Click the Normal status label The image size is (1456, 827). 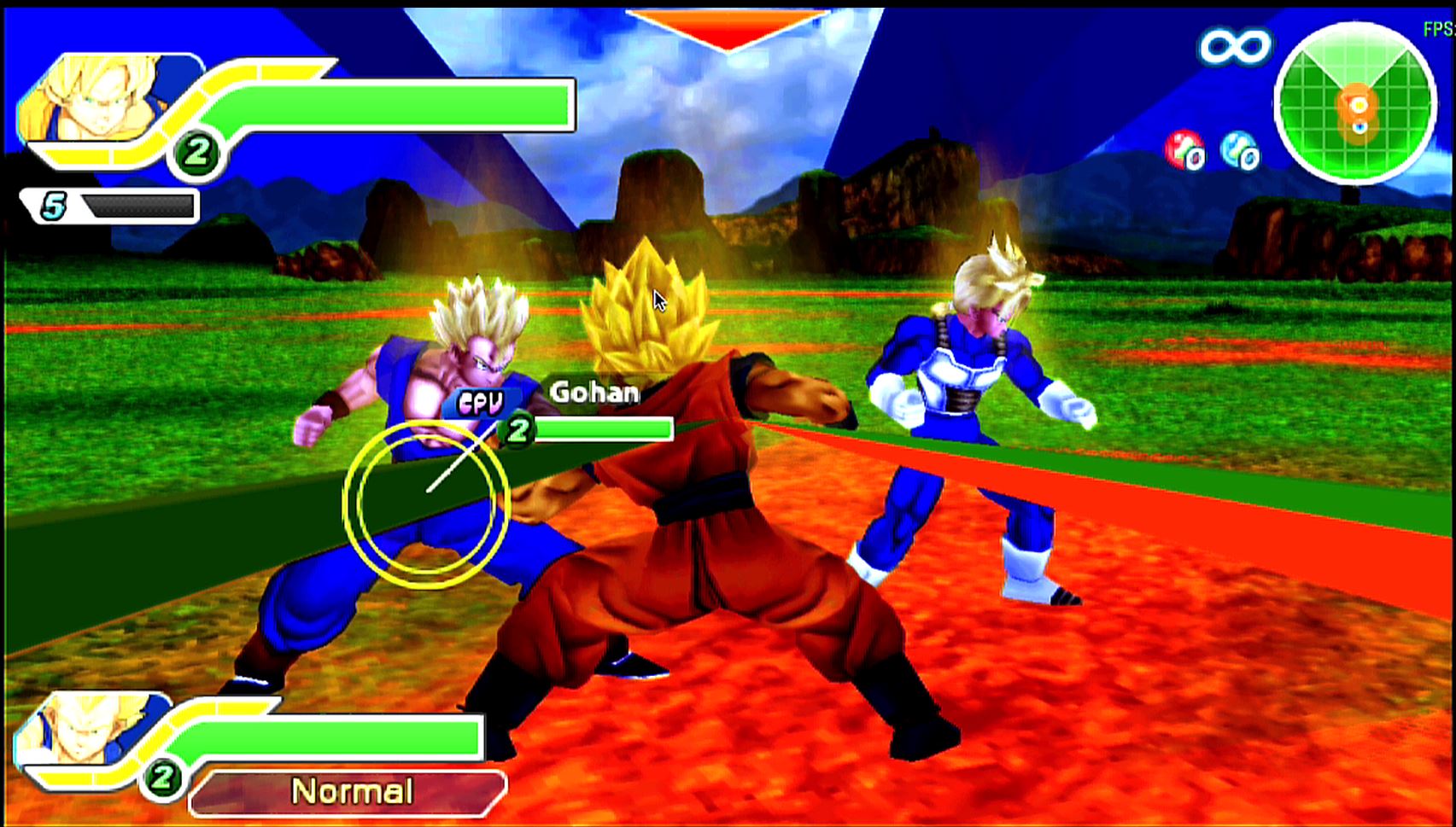pos(350,792)
